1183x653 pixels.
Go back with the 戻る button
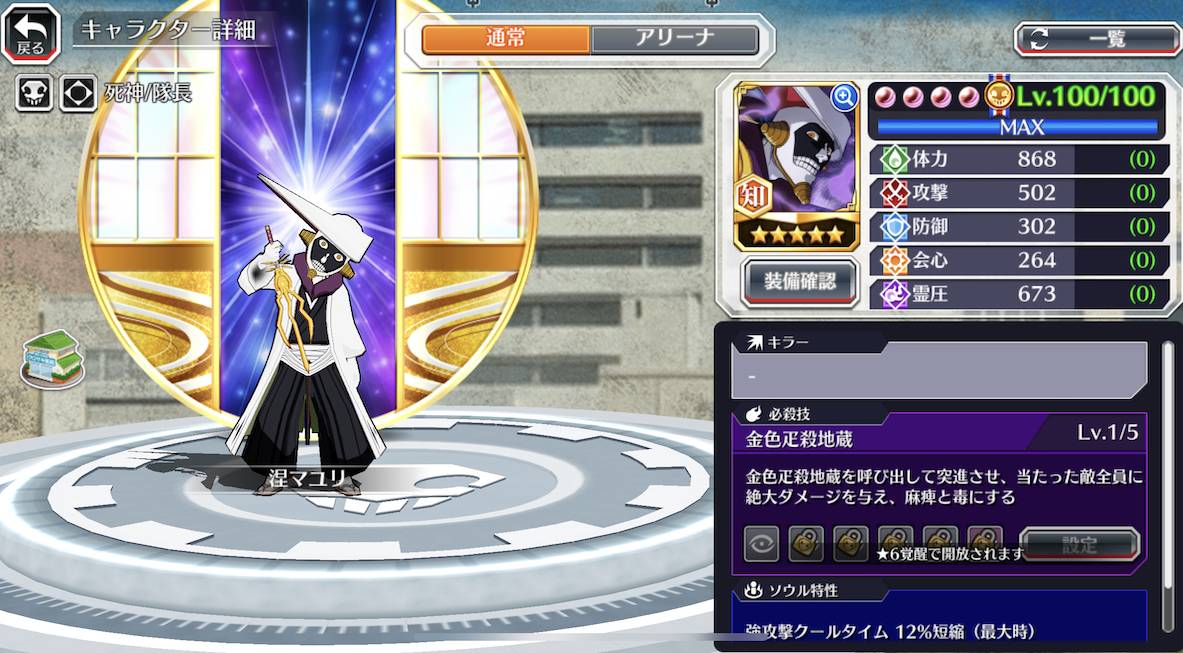(29, 33)
